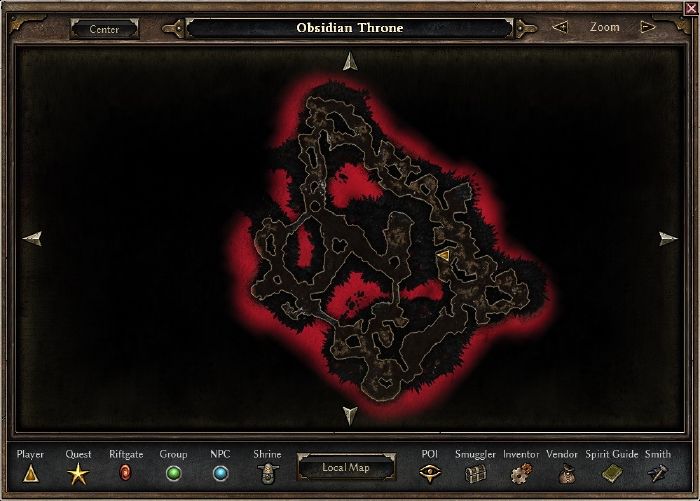This screenshot has height=501, width=700.
Task: Click the Vendor pouch legend icon
Action: coord(567,474)
